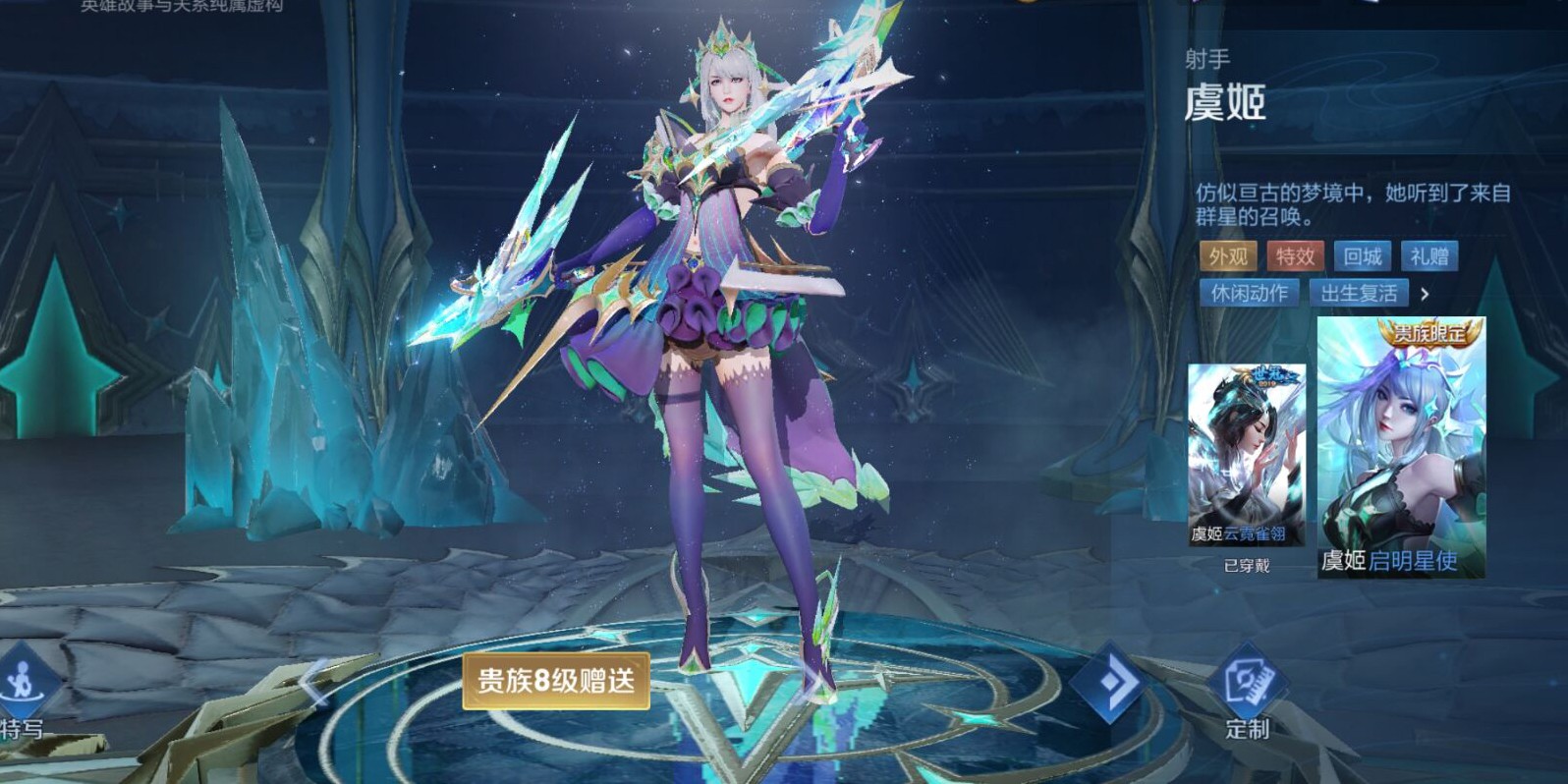1568x784 pixels.
Task: Claim the 贵族8级赠送 gift button
Action: pyautogui.click(x=555, y=681)
